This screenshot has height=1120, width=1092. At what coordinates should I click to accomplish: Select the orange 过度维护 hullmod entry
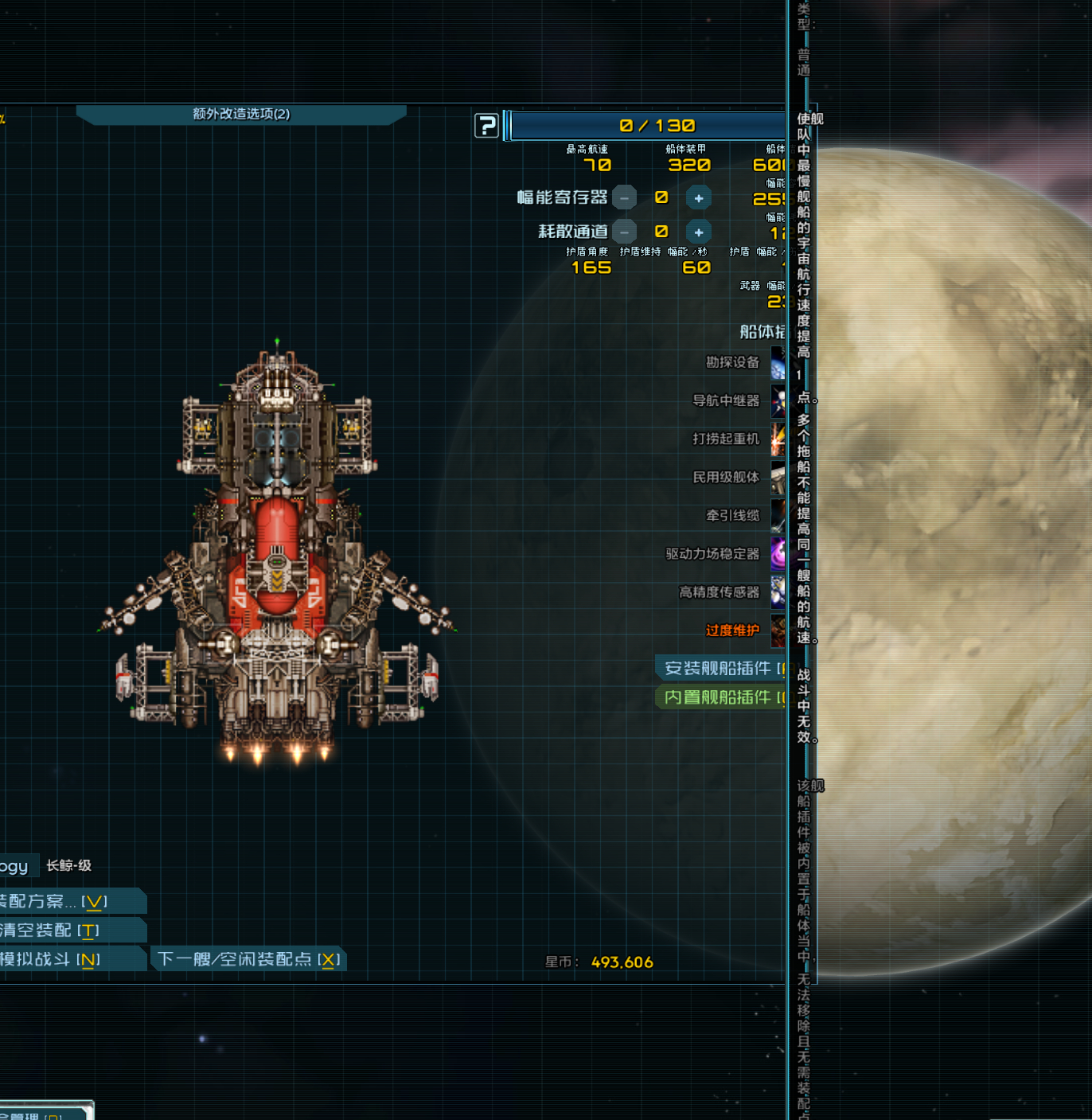click(733, 630)
